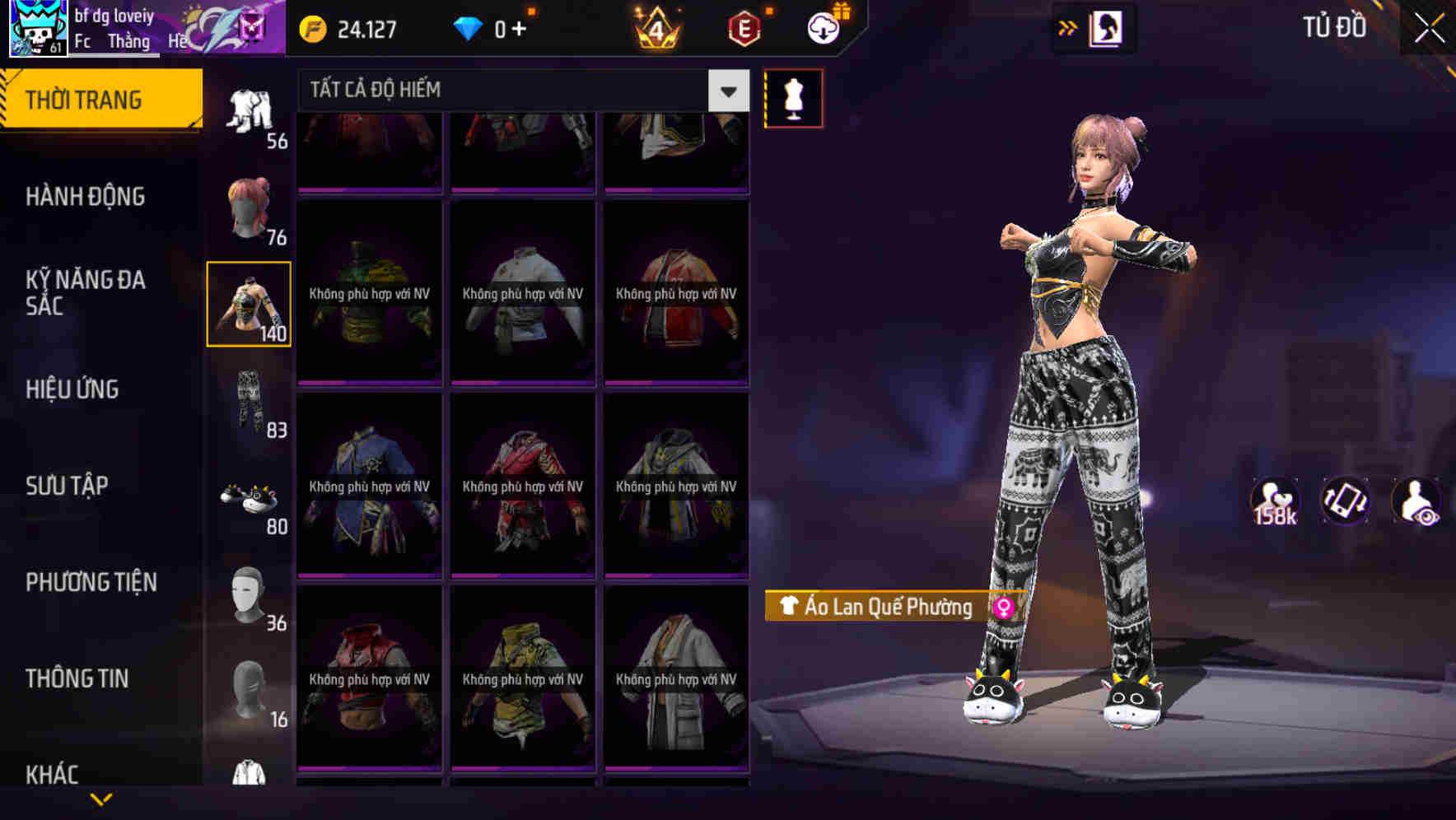Open the tops category with 140 items
The image size is (1456, 820).
248,305
